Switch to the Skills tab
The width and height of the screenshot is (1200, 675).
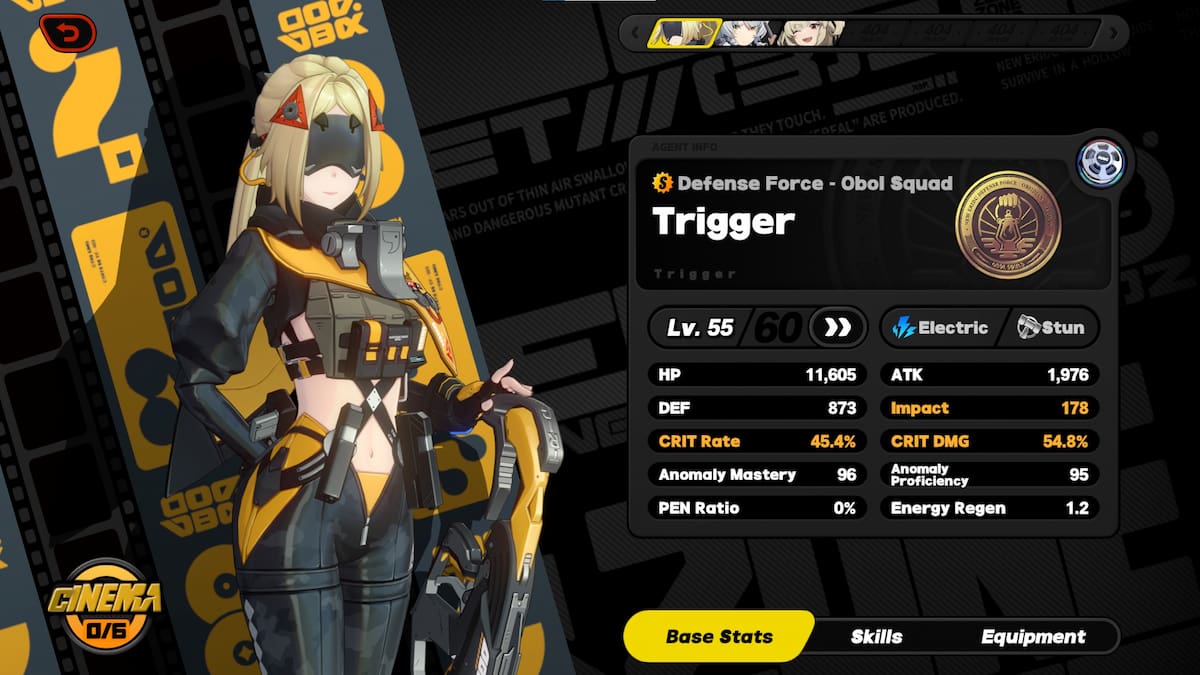[x=876, y=637]
